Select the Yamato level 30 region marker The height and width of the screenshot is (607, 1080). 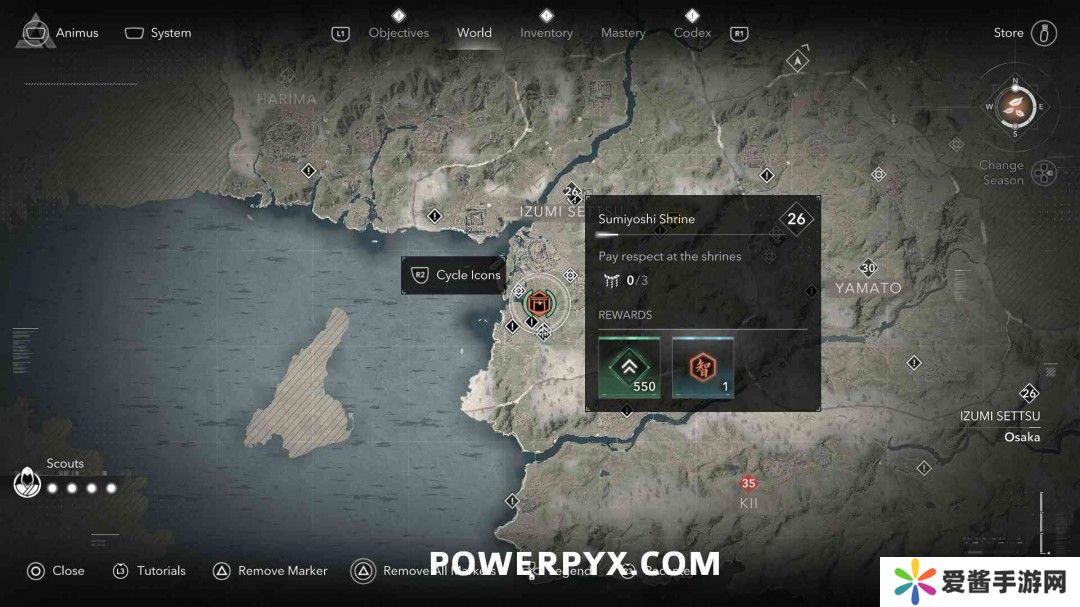[868, 268]
